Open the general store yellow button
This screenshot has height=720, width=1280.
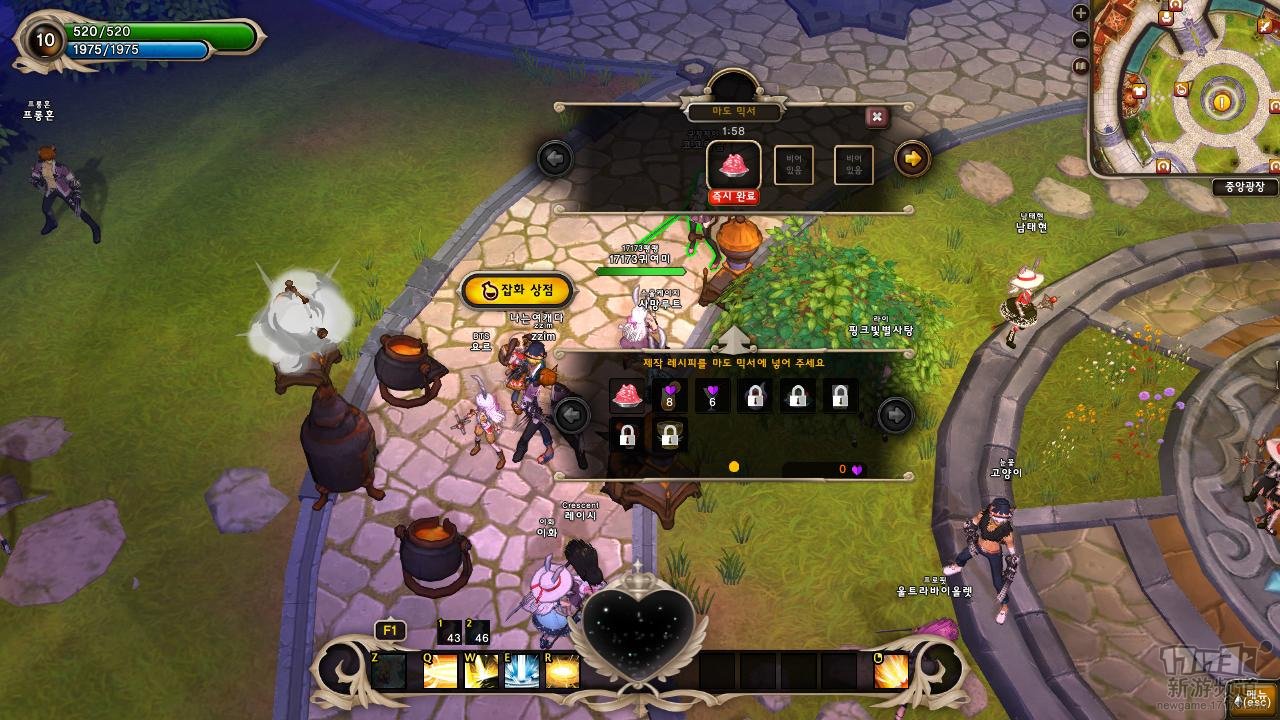click(x=517, y=290)
